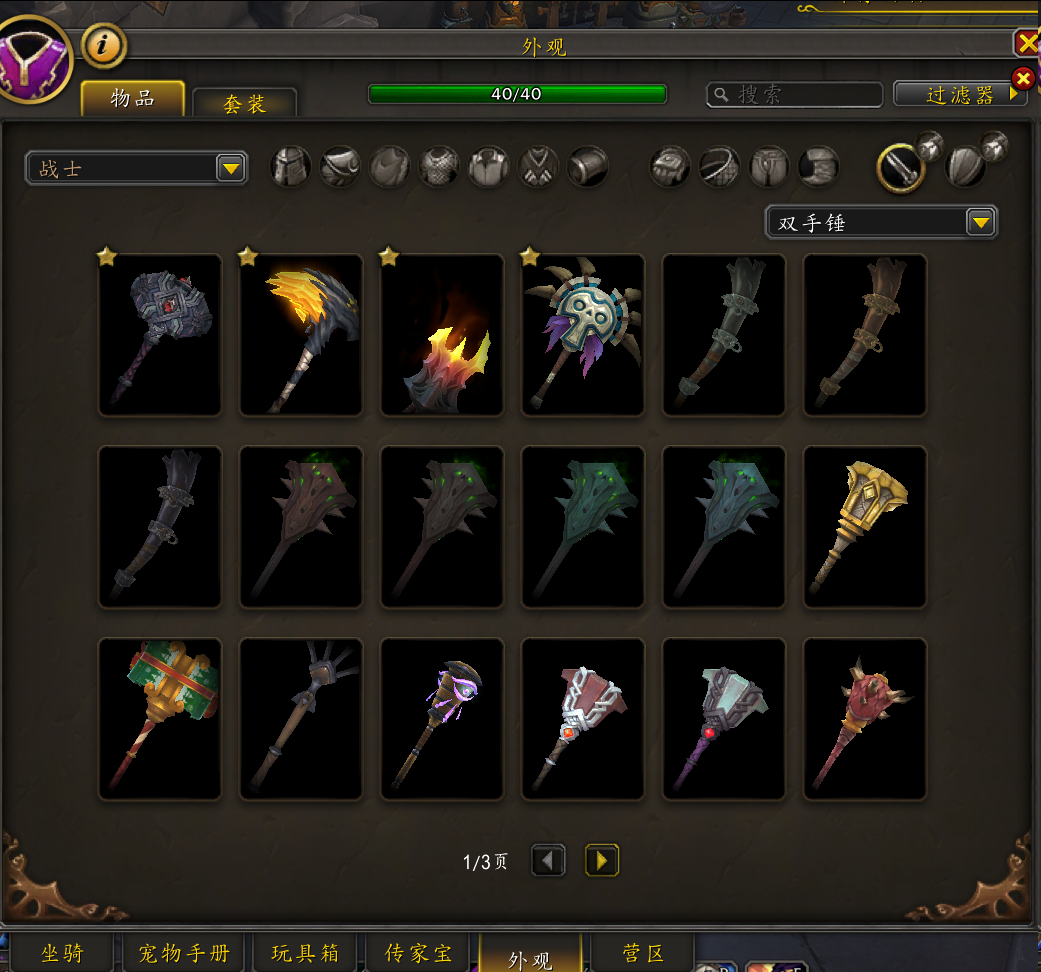Open the 坐骑 mounts tab

[x=62, y=953]
